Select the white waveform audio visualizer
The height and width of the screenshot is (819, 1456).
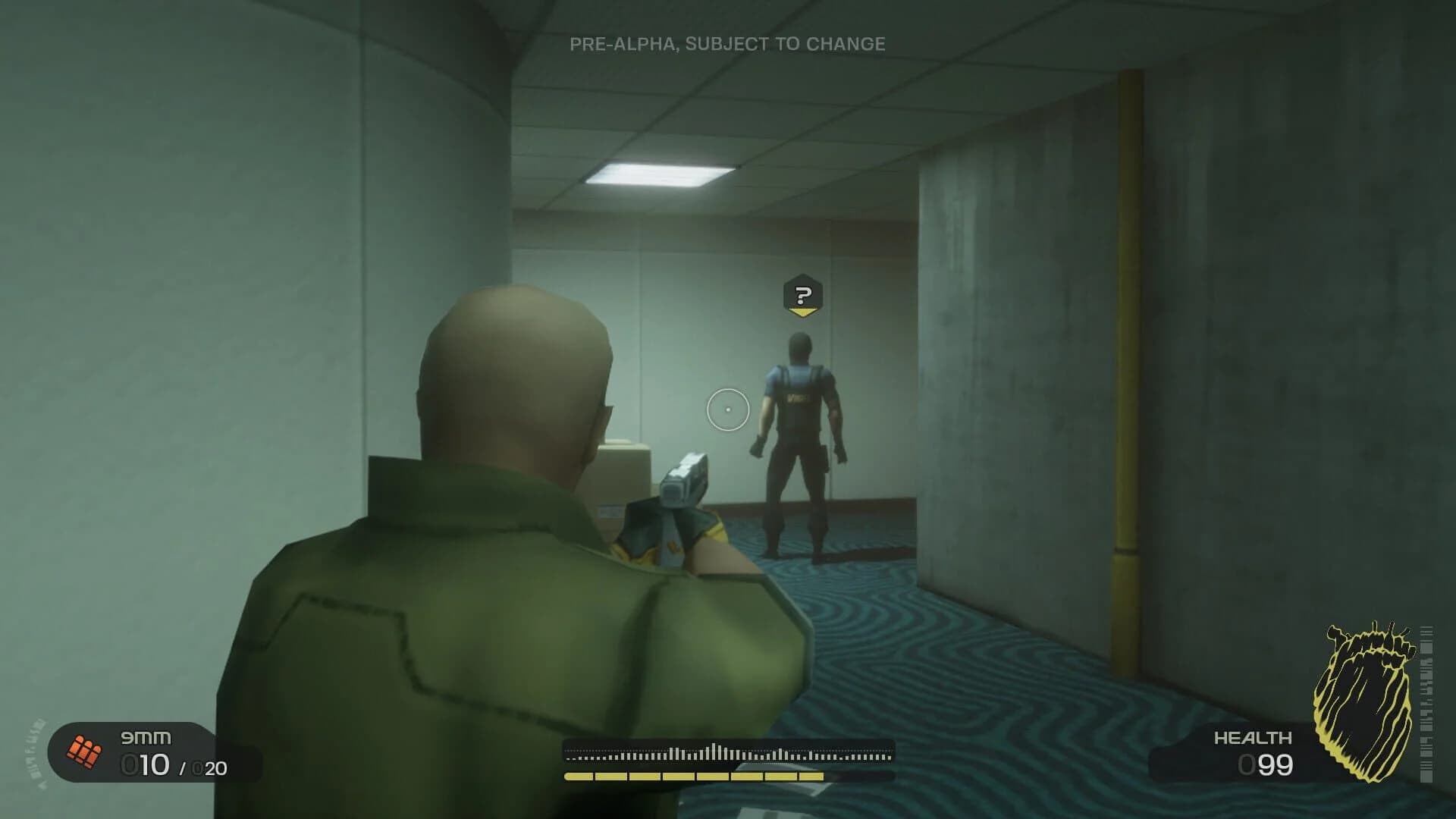click(728, 749)
